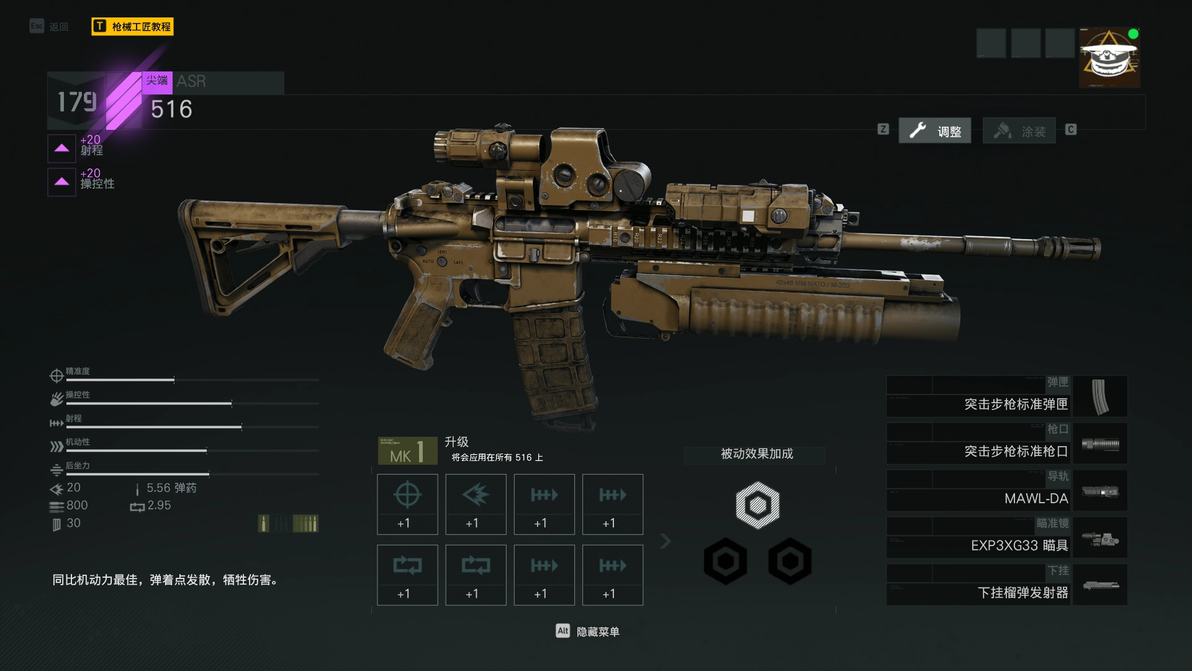The image size is (1192, 671).
Task: Open the player avatar profile
Action: [x=1109, y=58]
